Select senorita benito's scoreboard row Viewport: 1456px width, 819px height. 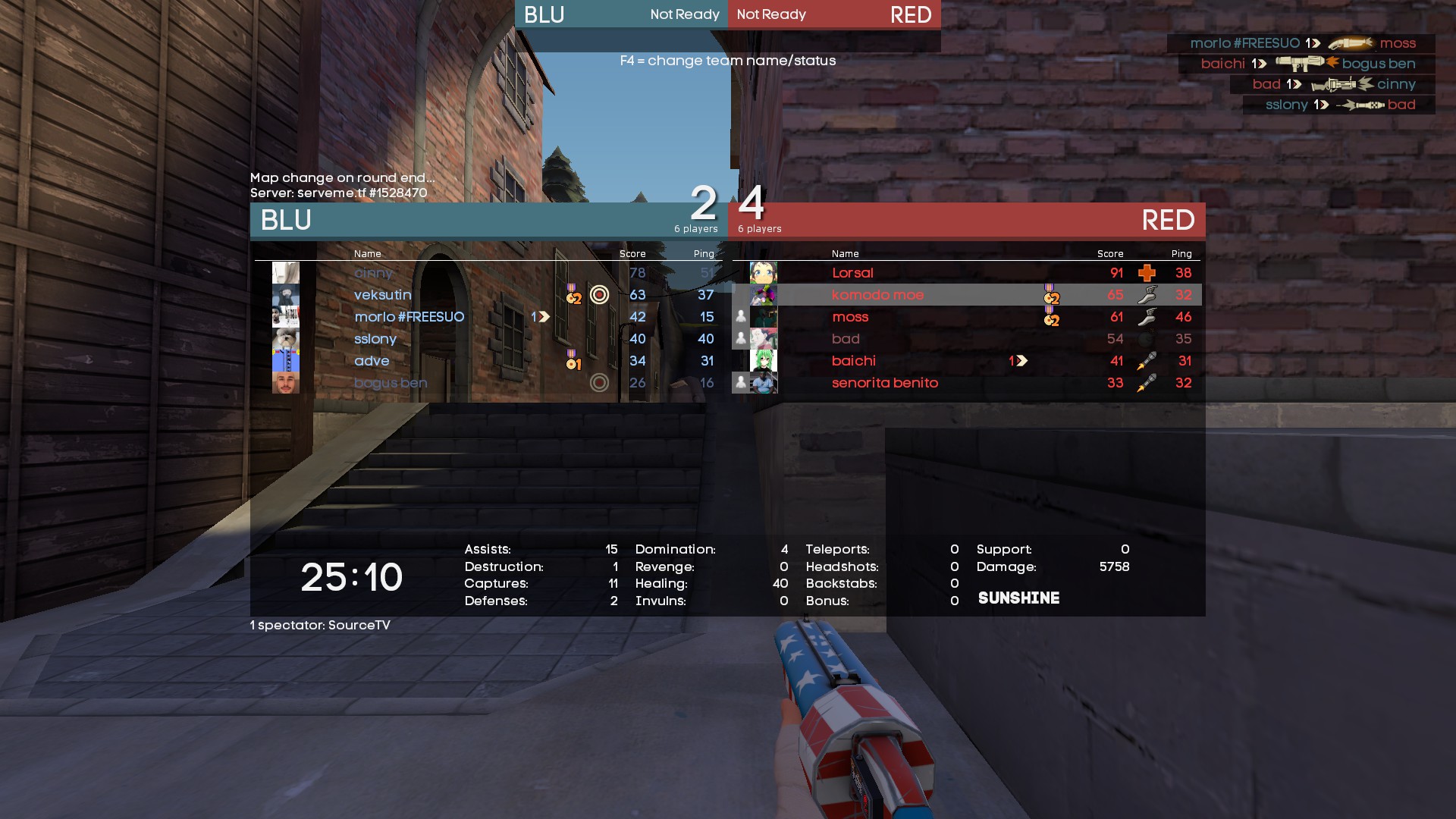tap(884, 383)
